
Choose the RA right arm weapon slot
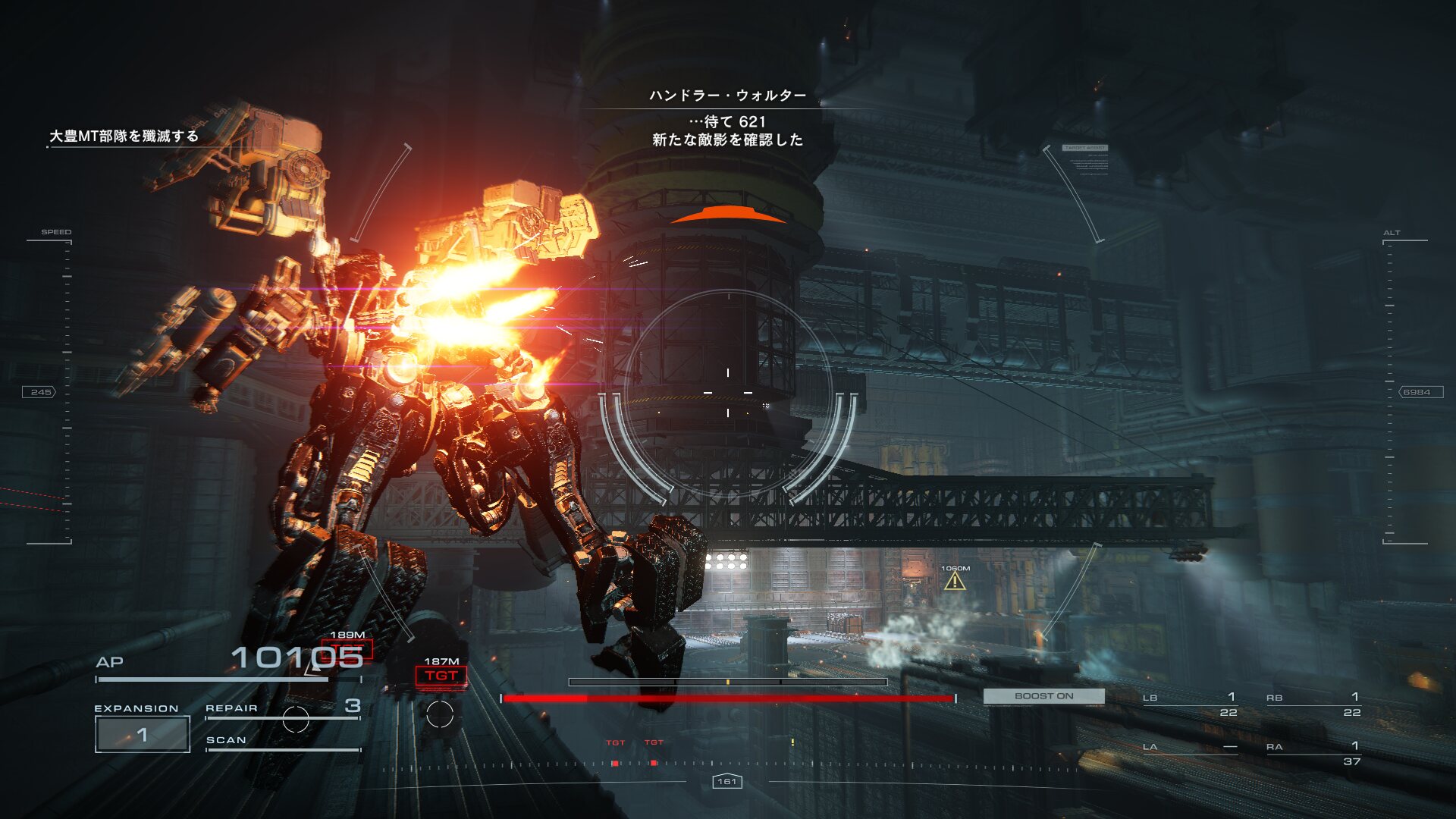(x=1313, y=753)
